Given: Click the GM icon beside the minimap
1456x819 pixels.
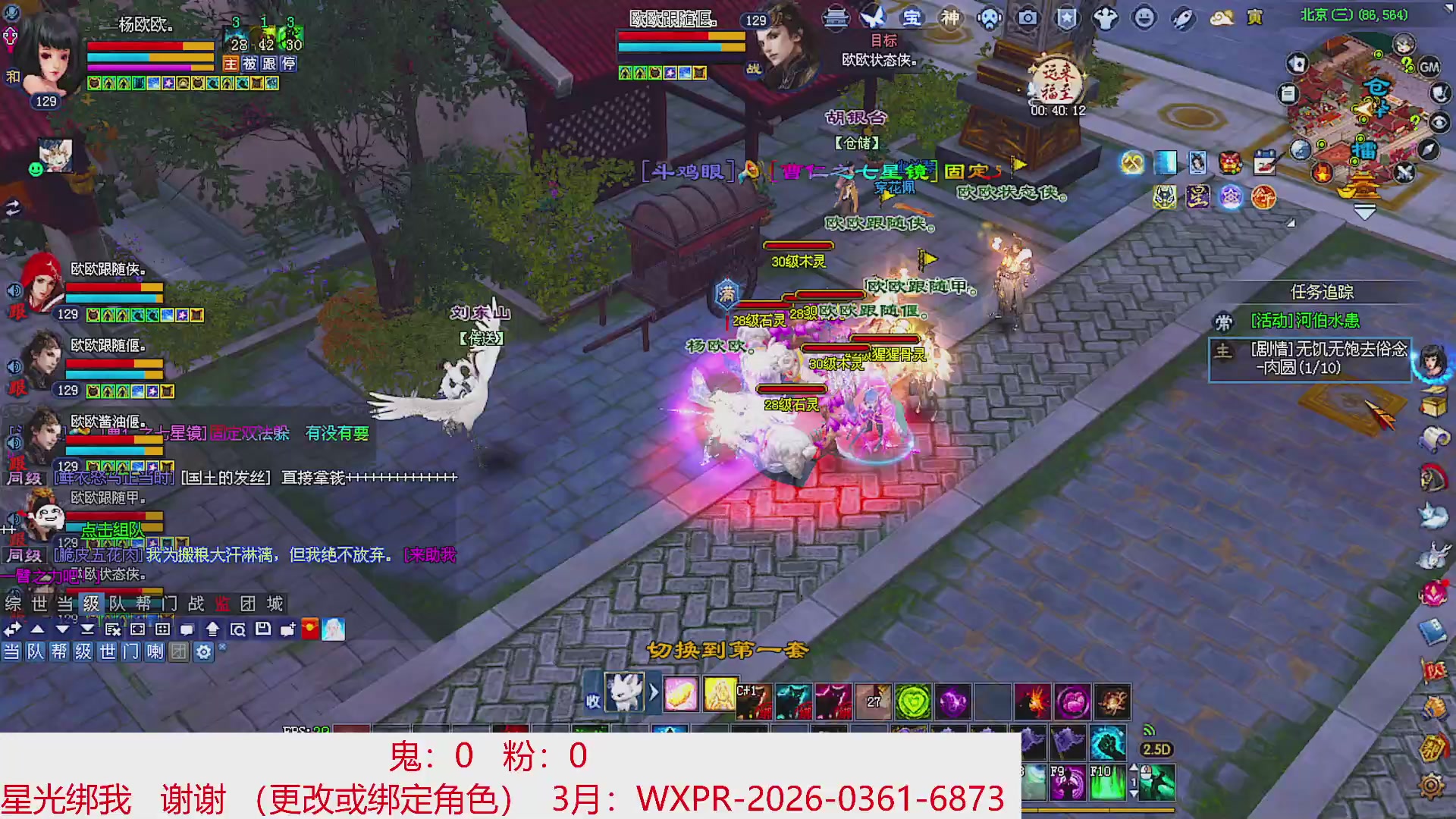Looking at the screenshot, I should tap(1429, 67).
